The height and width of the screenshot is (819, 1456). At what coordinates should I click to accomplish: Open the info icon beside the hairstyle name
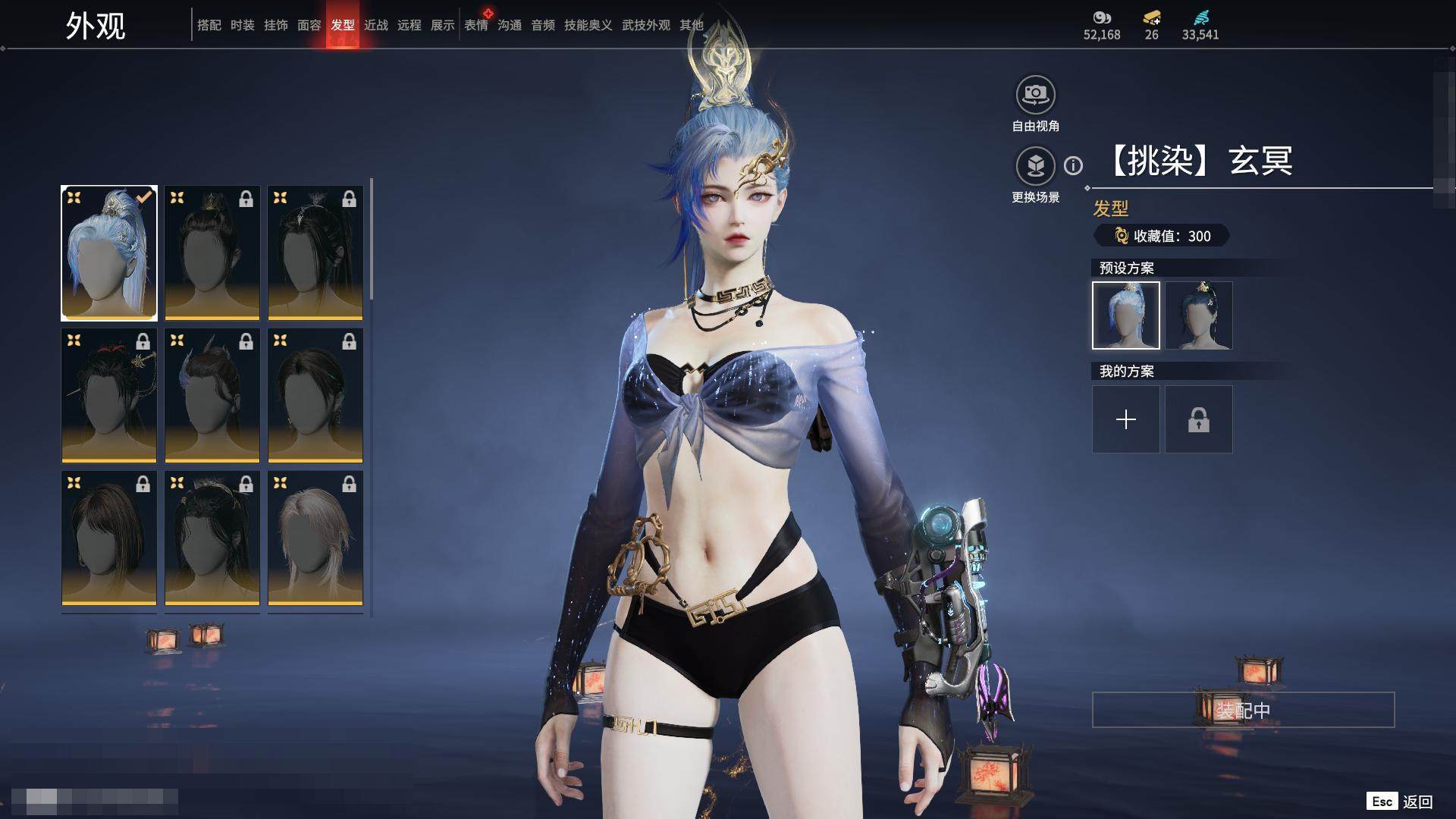[1073, 165]
